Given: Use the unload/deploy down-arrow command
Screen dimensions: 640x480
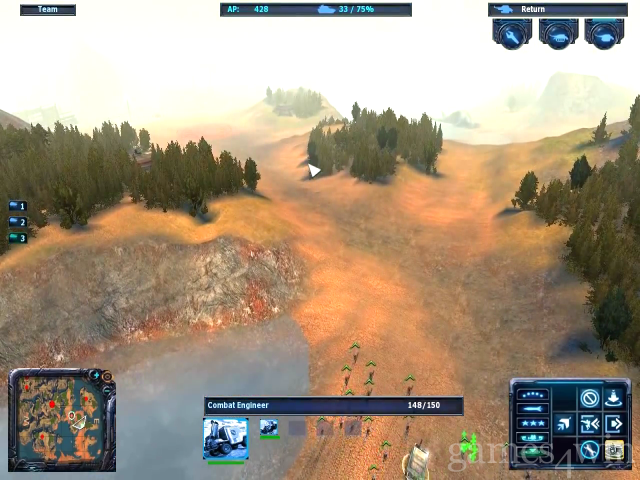Looking at the screenshot, I should [614, 398].
